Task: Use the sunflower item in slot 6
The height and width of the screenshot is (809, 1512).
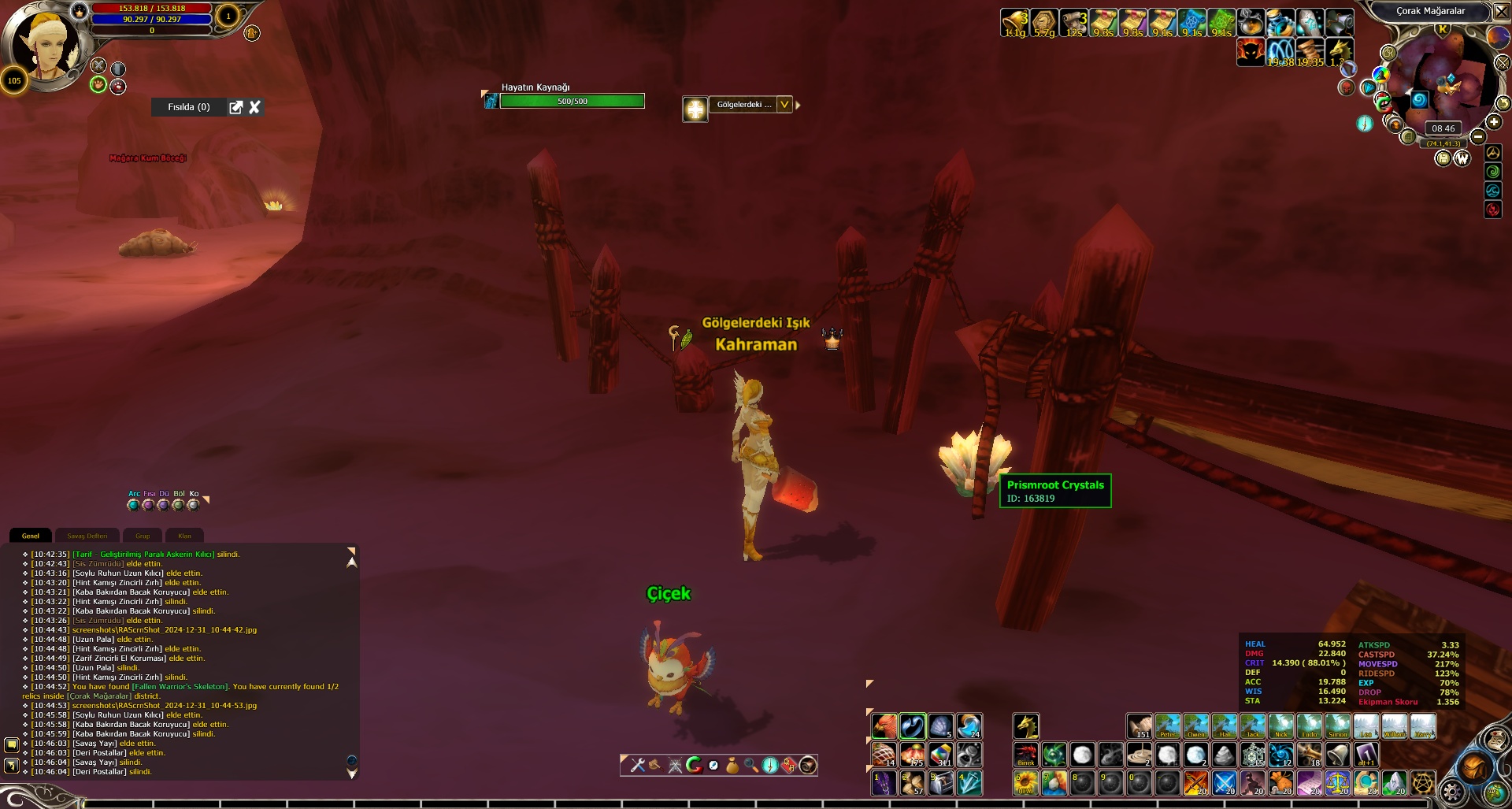Action: [x=1025, y=783]
